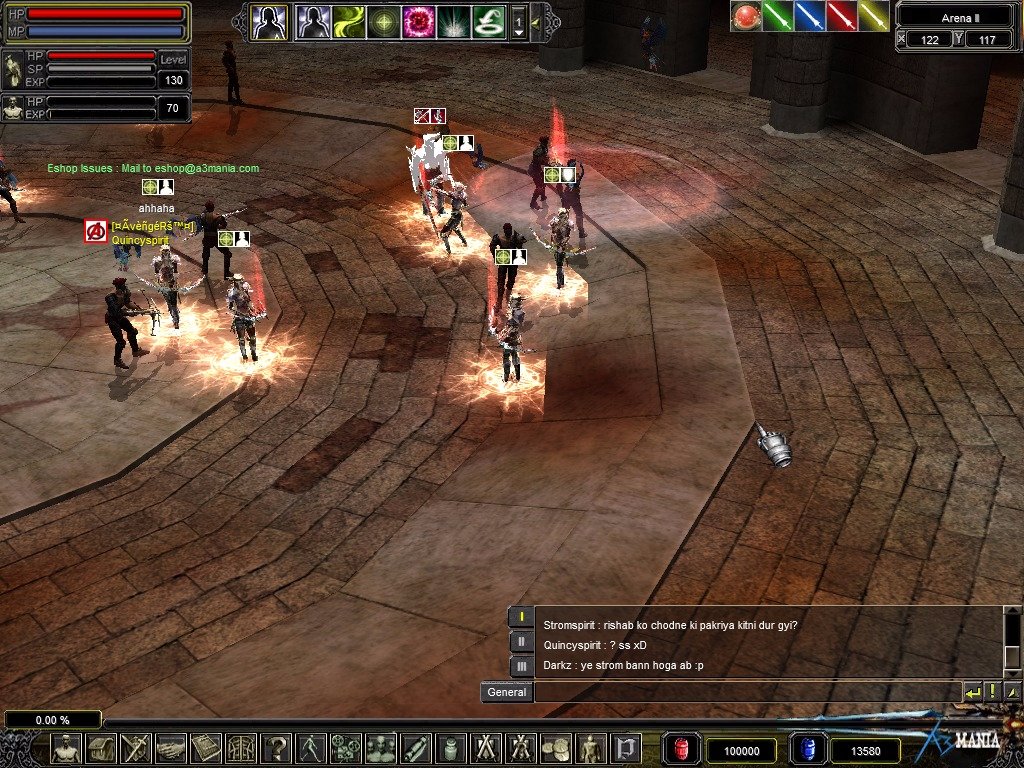Select the green swirl skill icon
Viewport: 1024px width, 768px height.
[348, 22]
